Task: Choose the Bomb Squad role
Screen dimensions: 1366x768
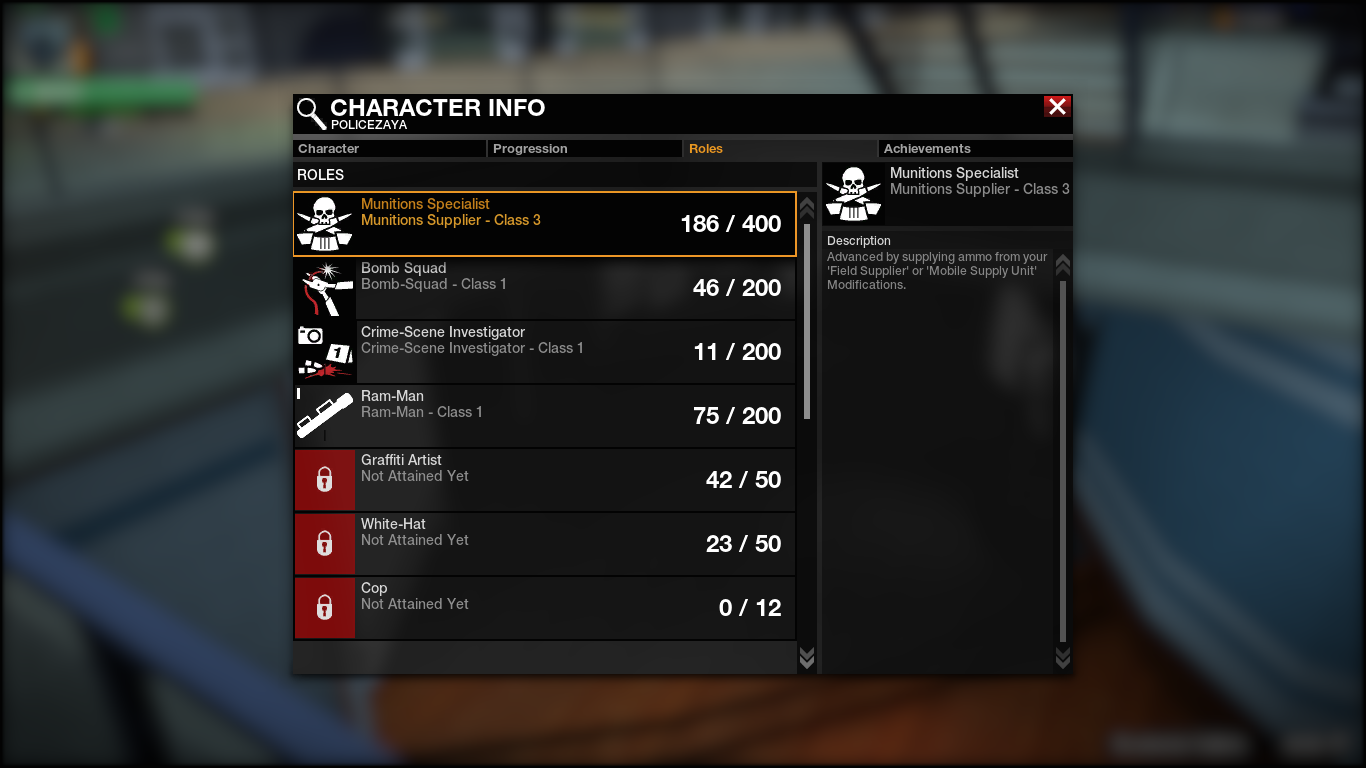Action: [x=545, y=288]
